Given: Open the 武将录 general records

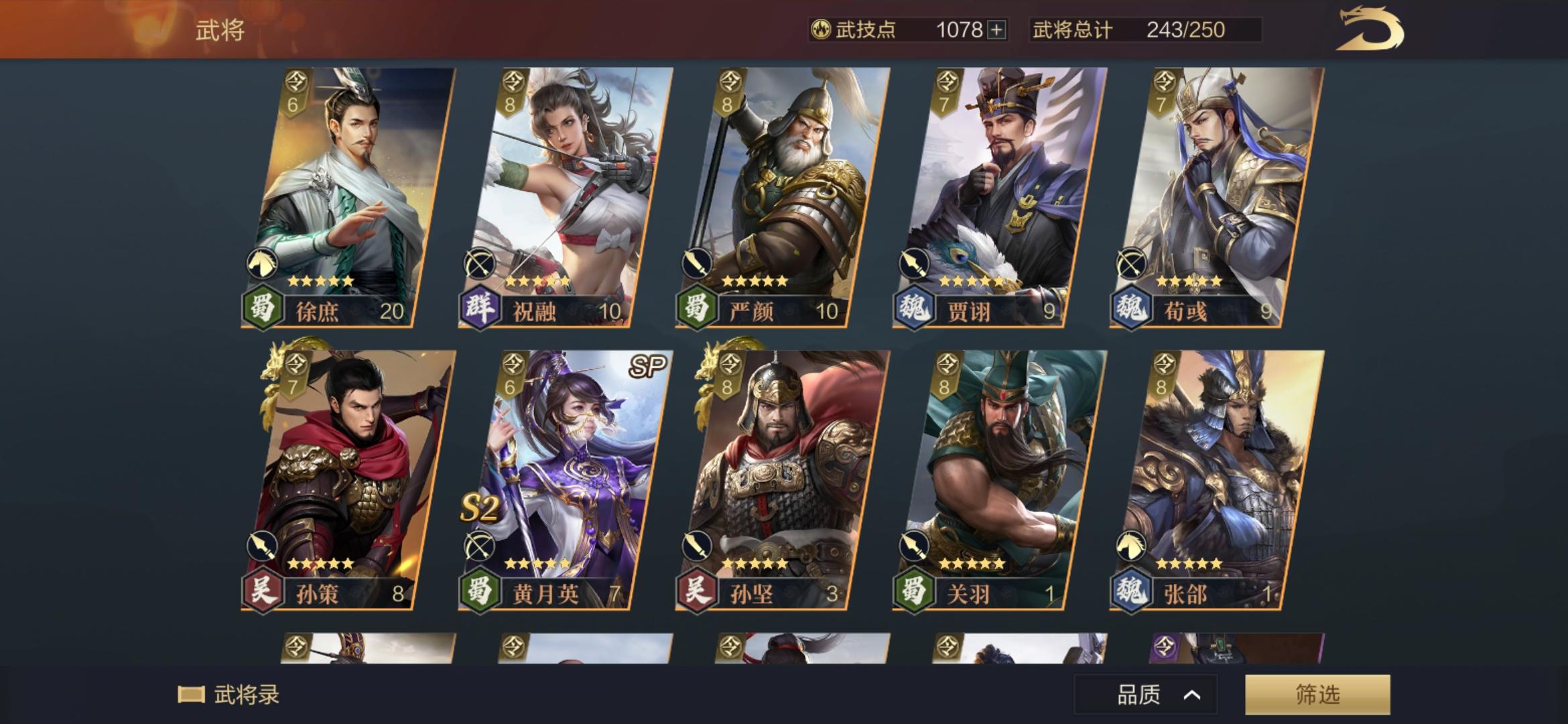Looking at the screenshot, I should click(x=227, y=696).
